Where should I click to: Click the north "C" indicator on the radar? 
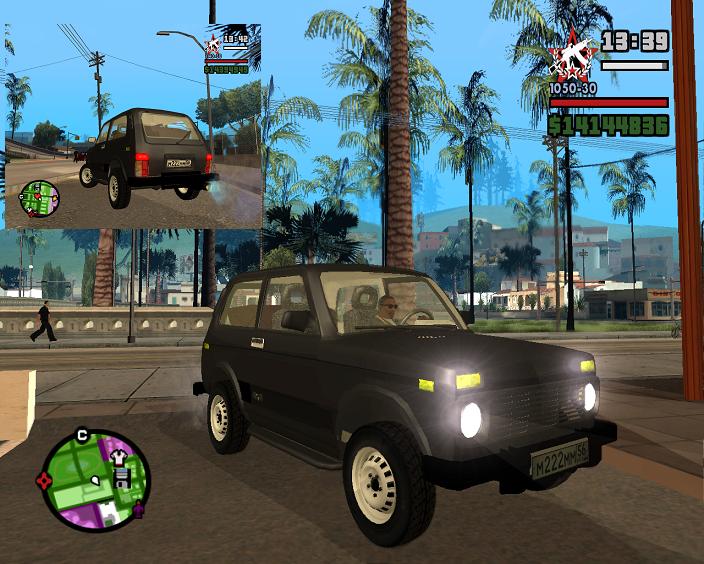[82, 435]
